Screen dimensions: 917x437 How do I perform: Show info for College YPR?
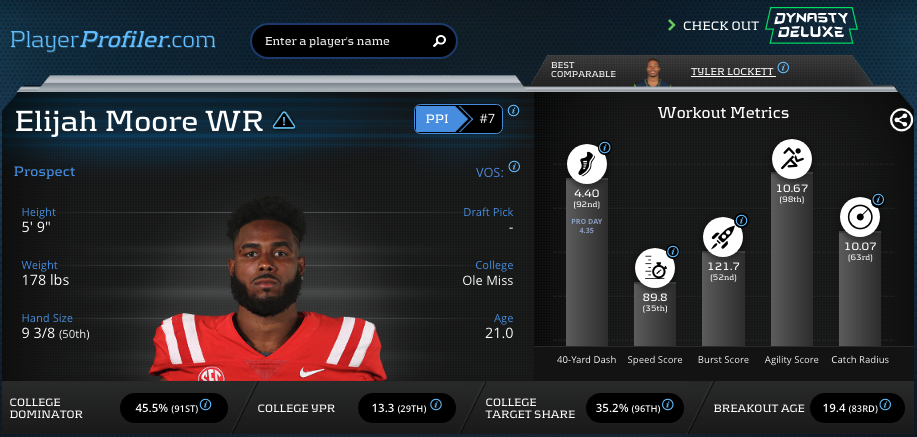click(x=434, y=406)
